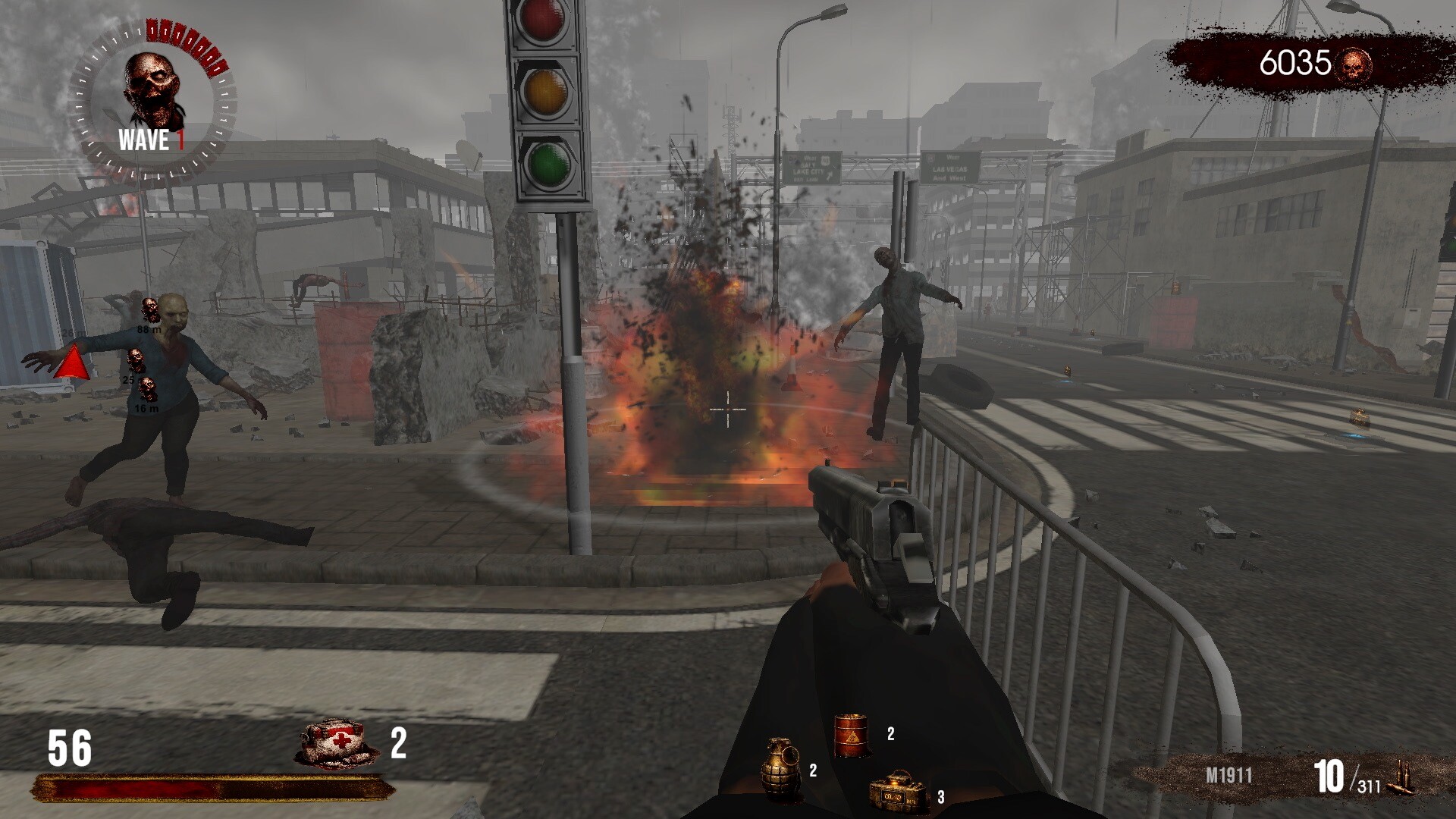Click the red offscreen enemy arrow marker
This screenshot has height=819, width=1456.
[x=73, y=362]
